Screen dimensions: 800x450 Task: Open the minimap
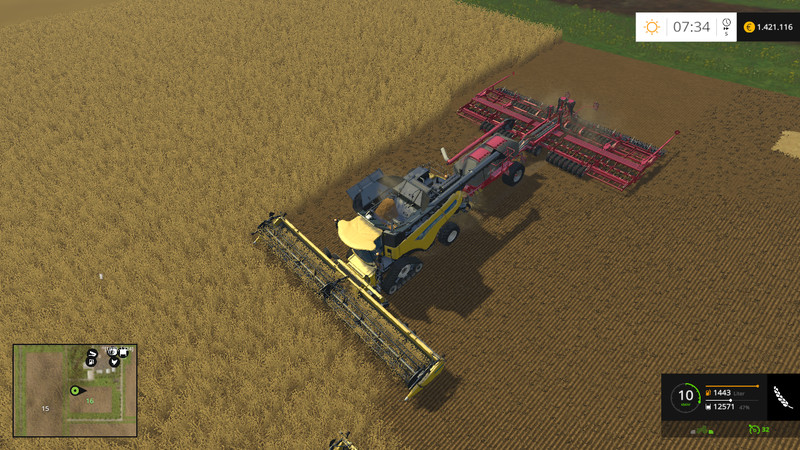click(x=75, y=390)
